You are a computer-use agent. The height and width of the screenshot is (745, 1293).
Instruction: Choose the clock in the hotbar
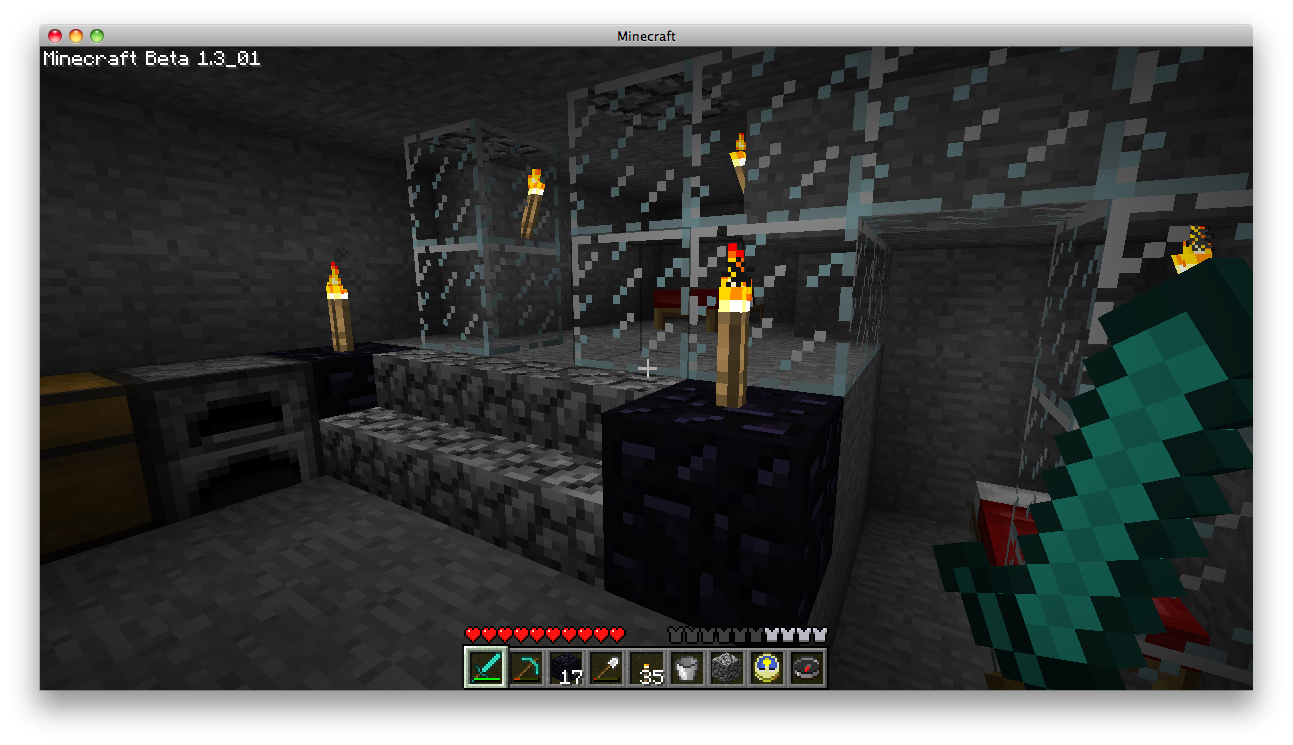pyautogui.click(x=766, y=667)
